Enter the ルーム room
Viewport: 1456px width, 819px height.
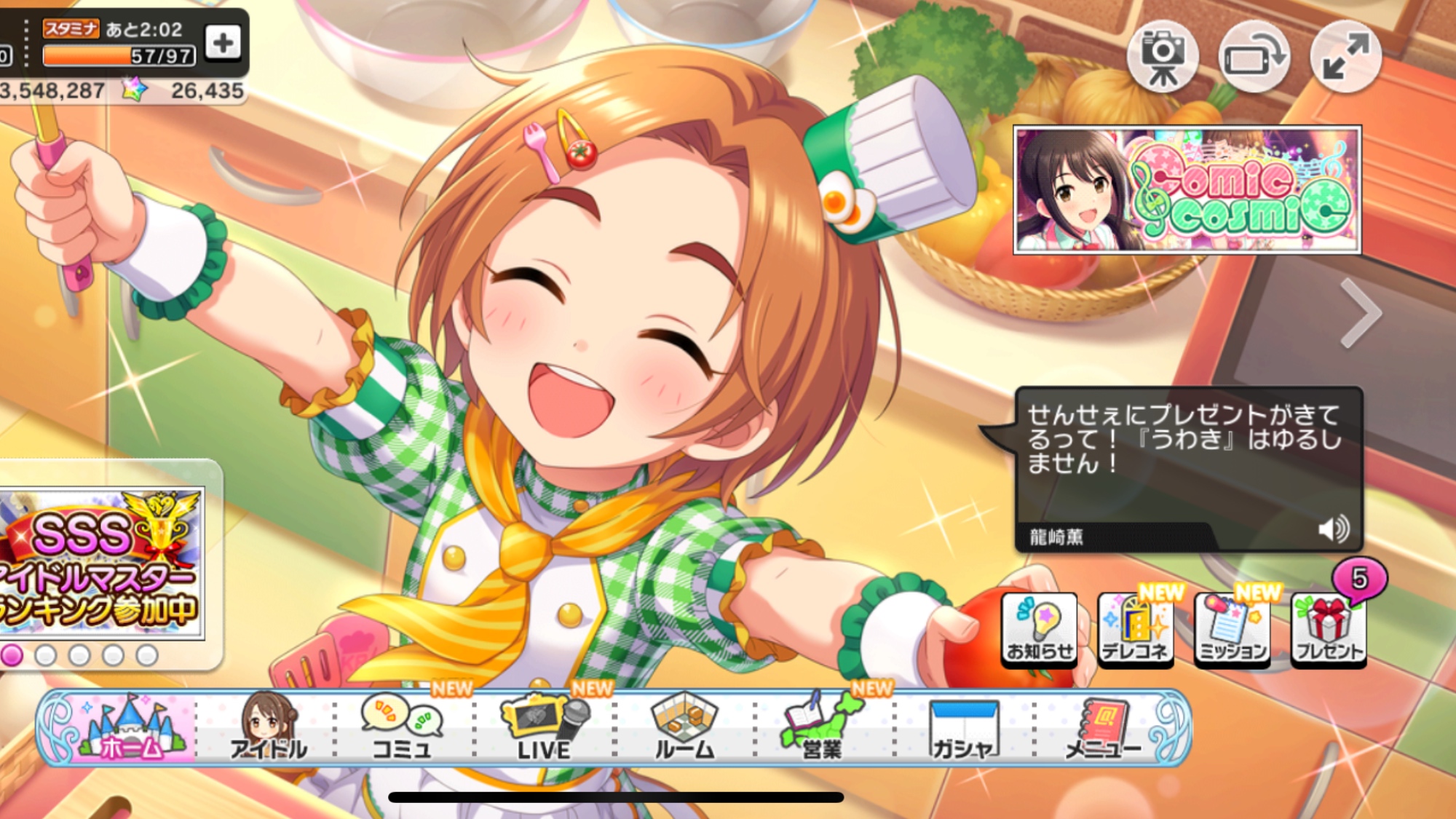click(x=684, y=728)
